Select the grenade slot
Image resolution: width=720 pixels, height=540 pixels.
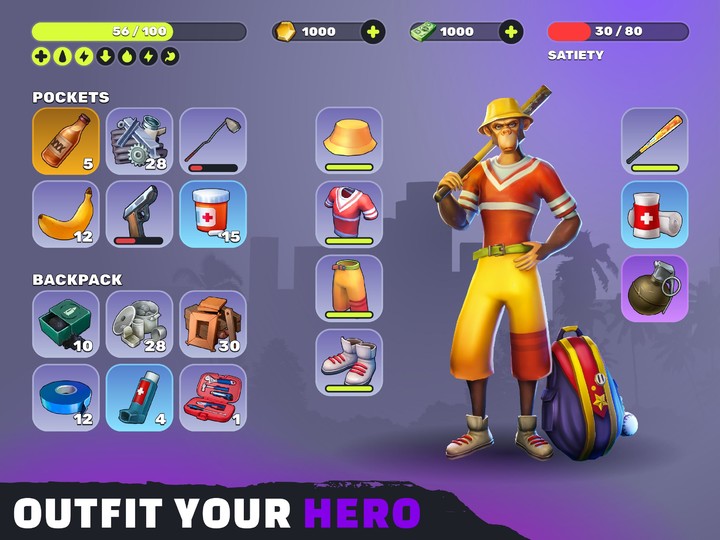(654, 288)
